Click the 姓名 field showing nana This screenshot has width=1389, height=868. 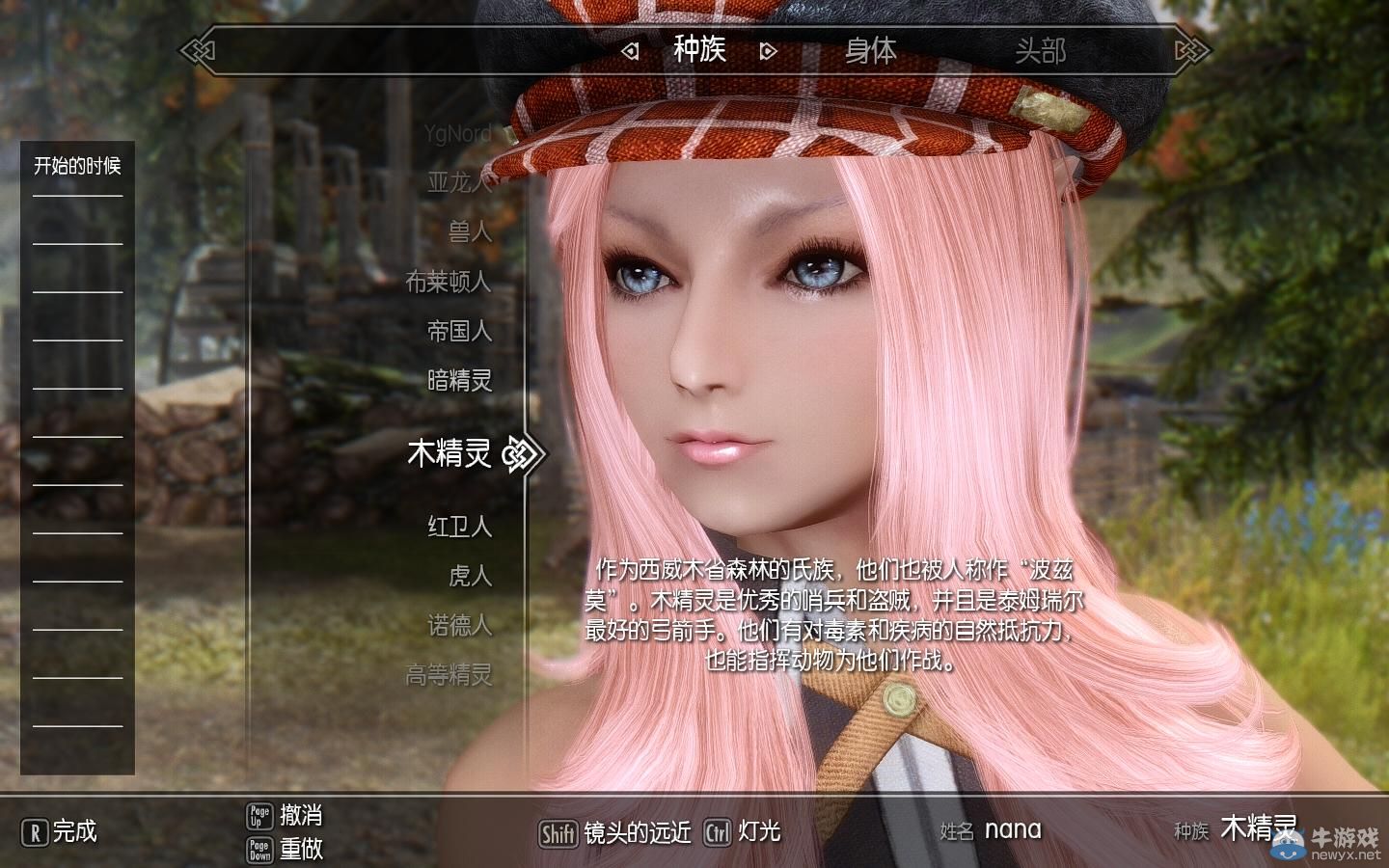tap(1011, 830)
